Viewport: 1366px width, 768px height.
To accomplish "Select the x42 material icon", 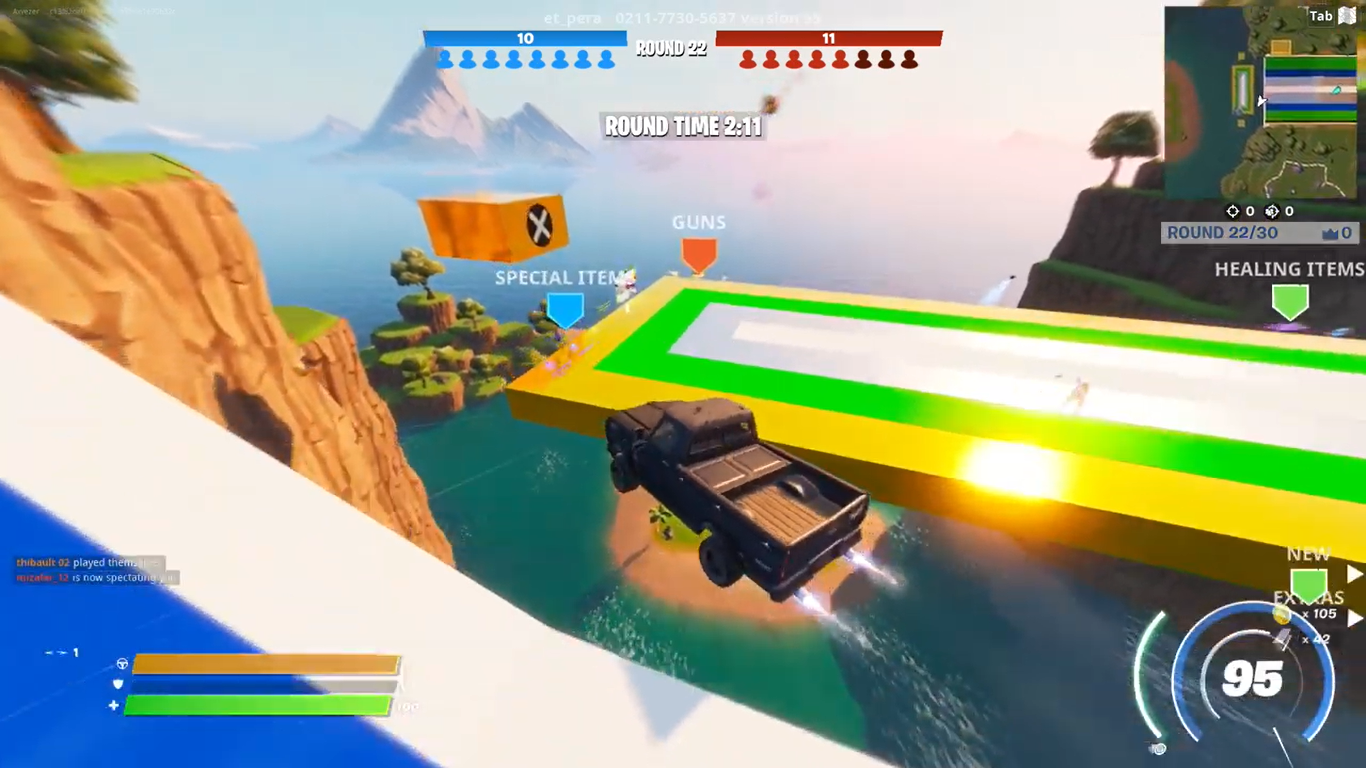I will coord(1283,638).
